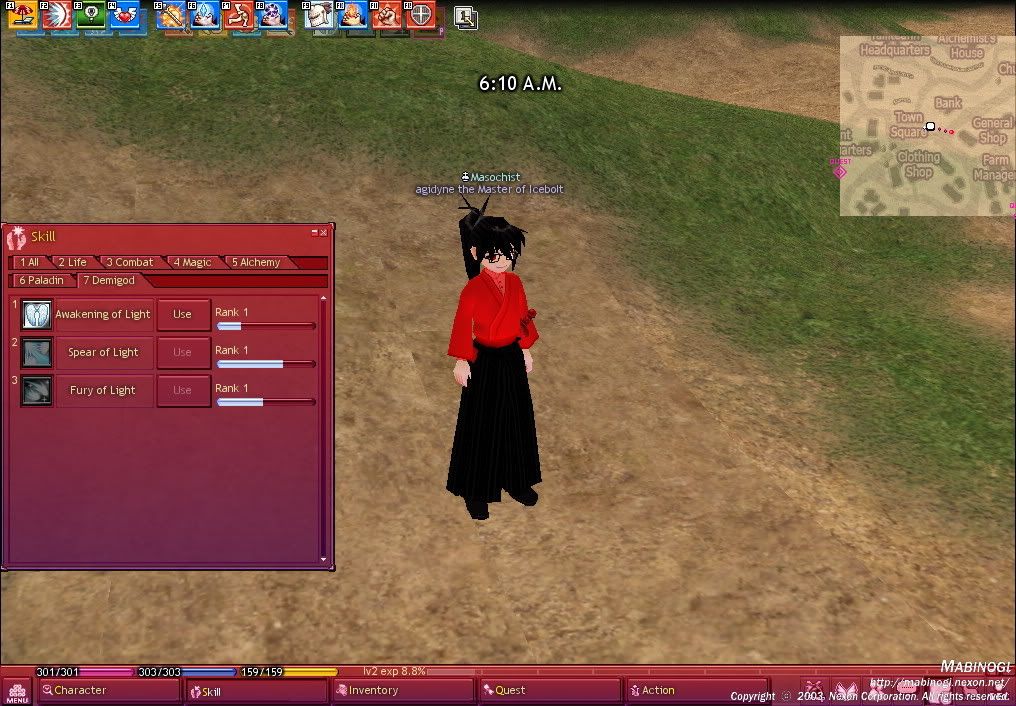Screen dimensions: 1016x706
Task: Use the Awakening of Light skill
Action: [x=183, y=314]
